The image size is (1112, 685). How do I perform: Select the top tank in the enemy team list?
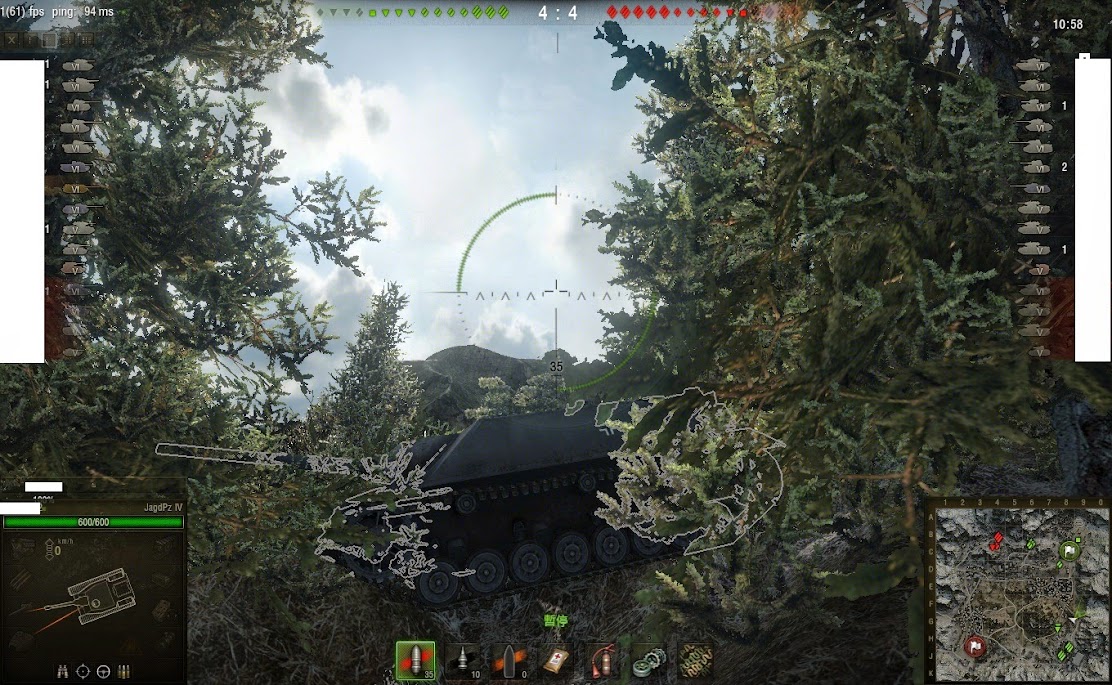[x=1034, y=65]
